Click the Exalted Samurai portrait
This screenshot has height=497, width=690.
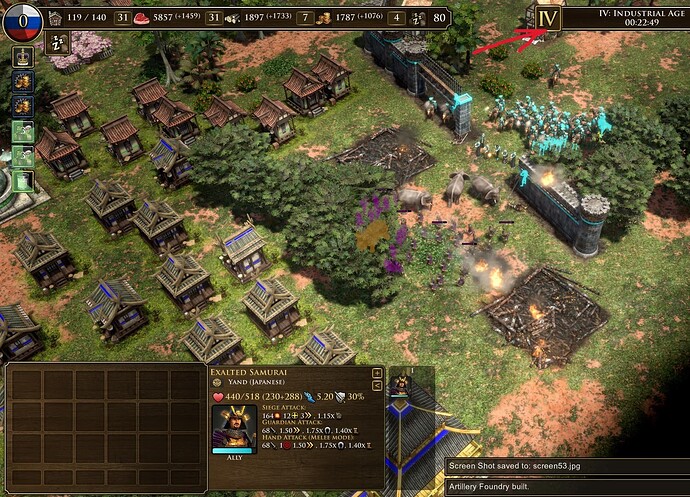pos(232,427)
